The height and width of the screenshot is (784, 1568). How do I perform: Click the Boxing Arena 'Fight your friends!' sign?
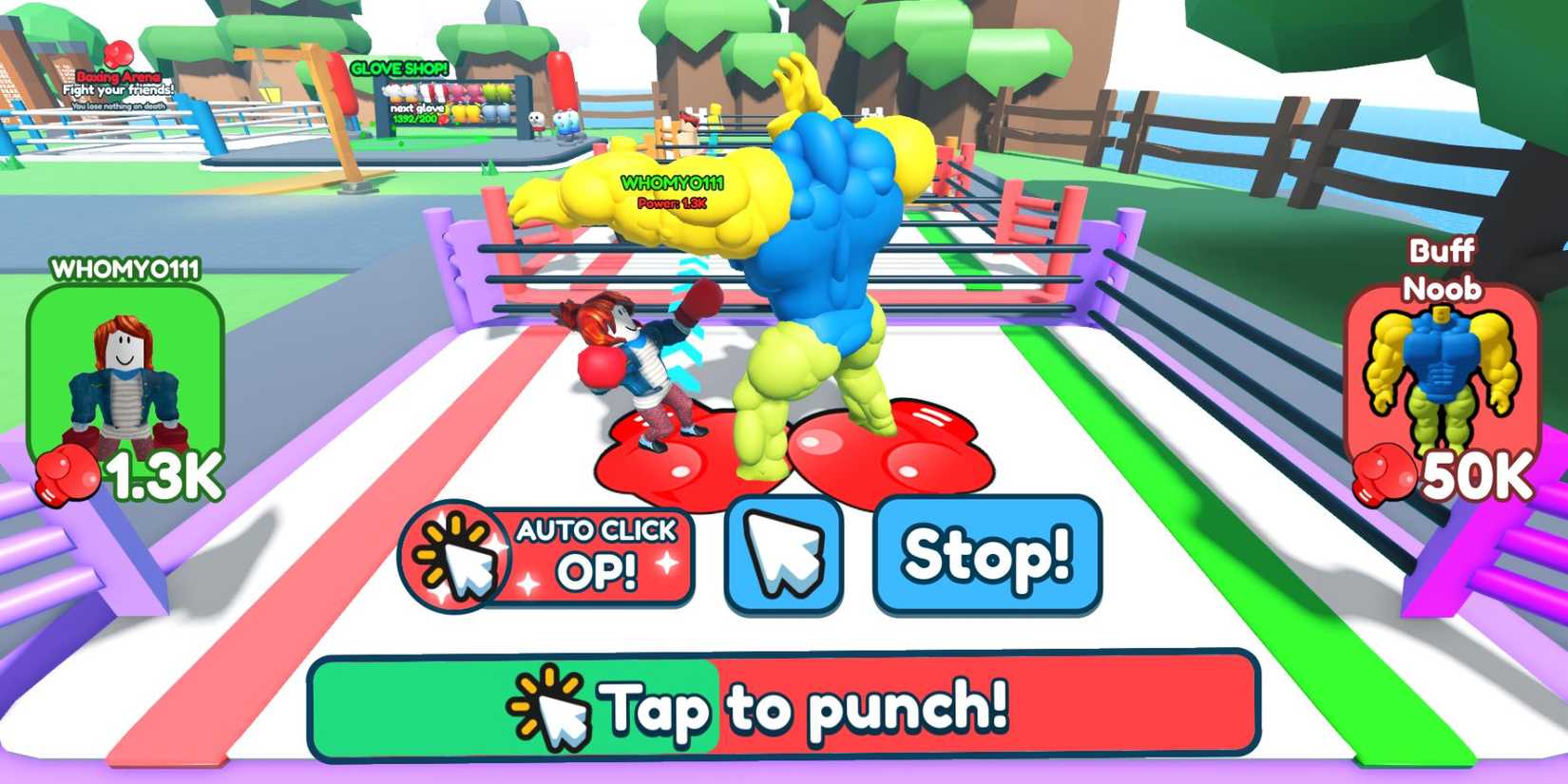pos(117,88)
